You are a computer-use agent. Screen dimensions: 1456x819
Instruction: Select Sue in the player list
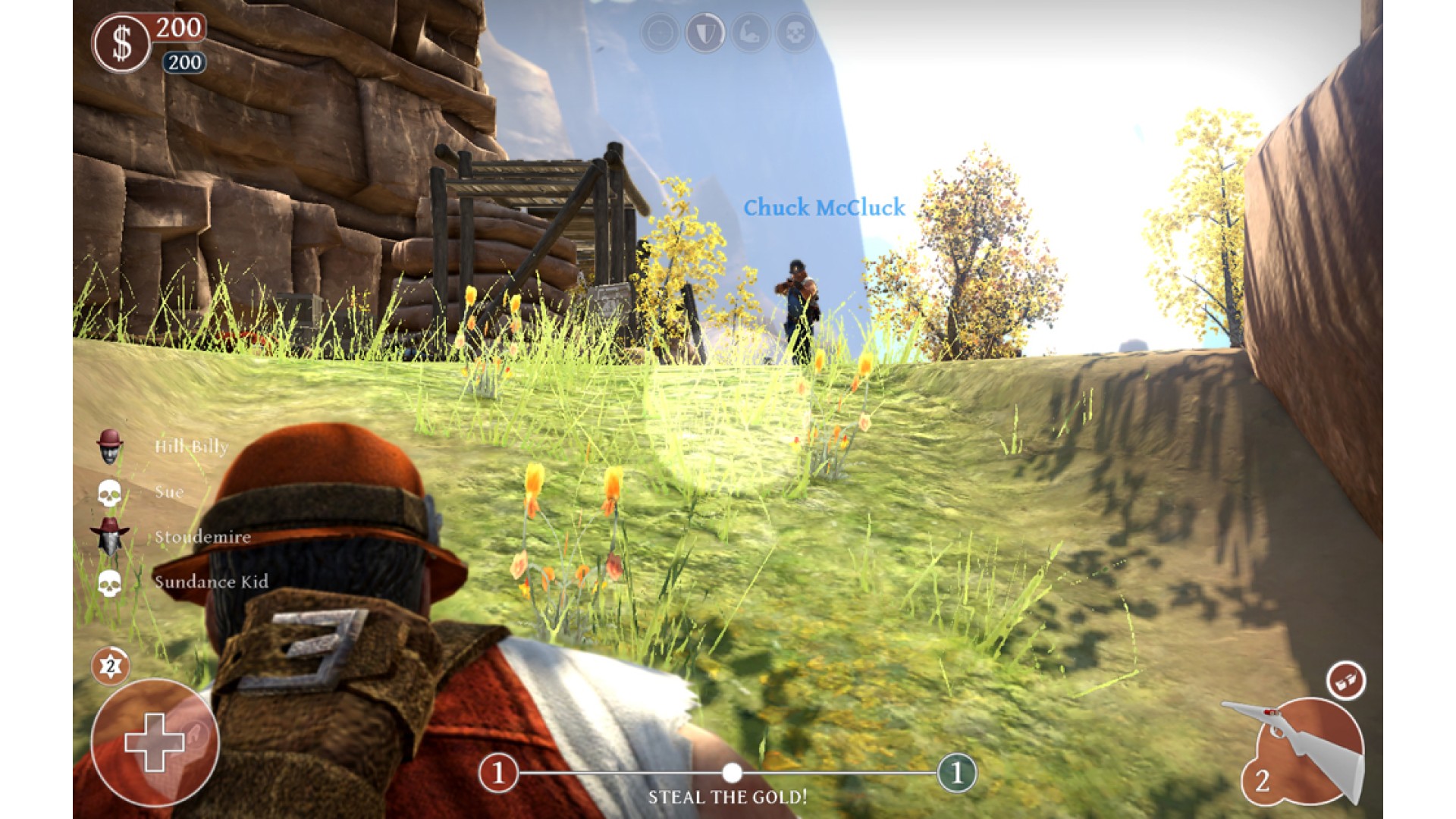coord(168,491)
